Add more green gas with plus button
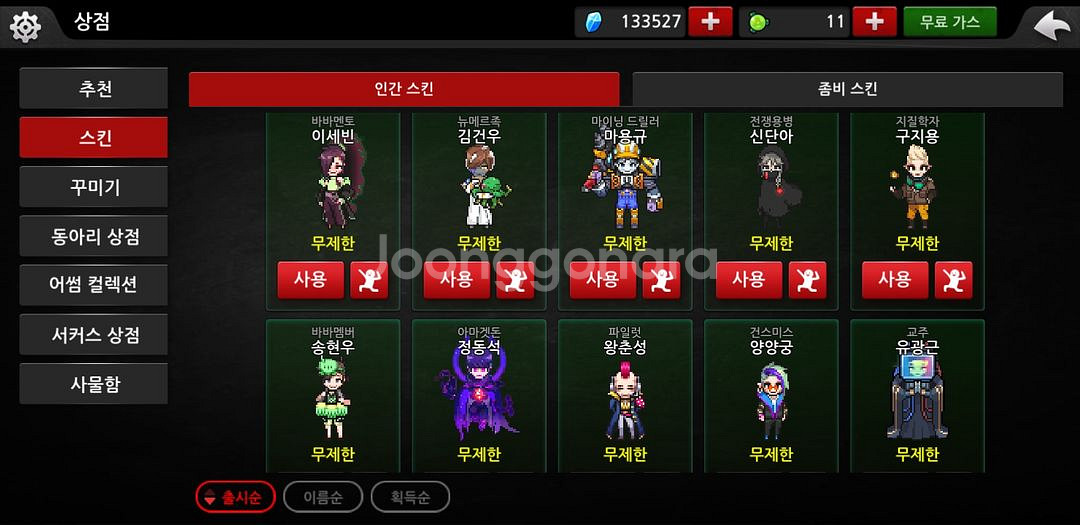This screenshot has height=525, width=1080. (x=874, y=22)
